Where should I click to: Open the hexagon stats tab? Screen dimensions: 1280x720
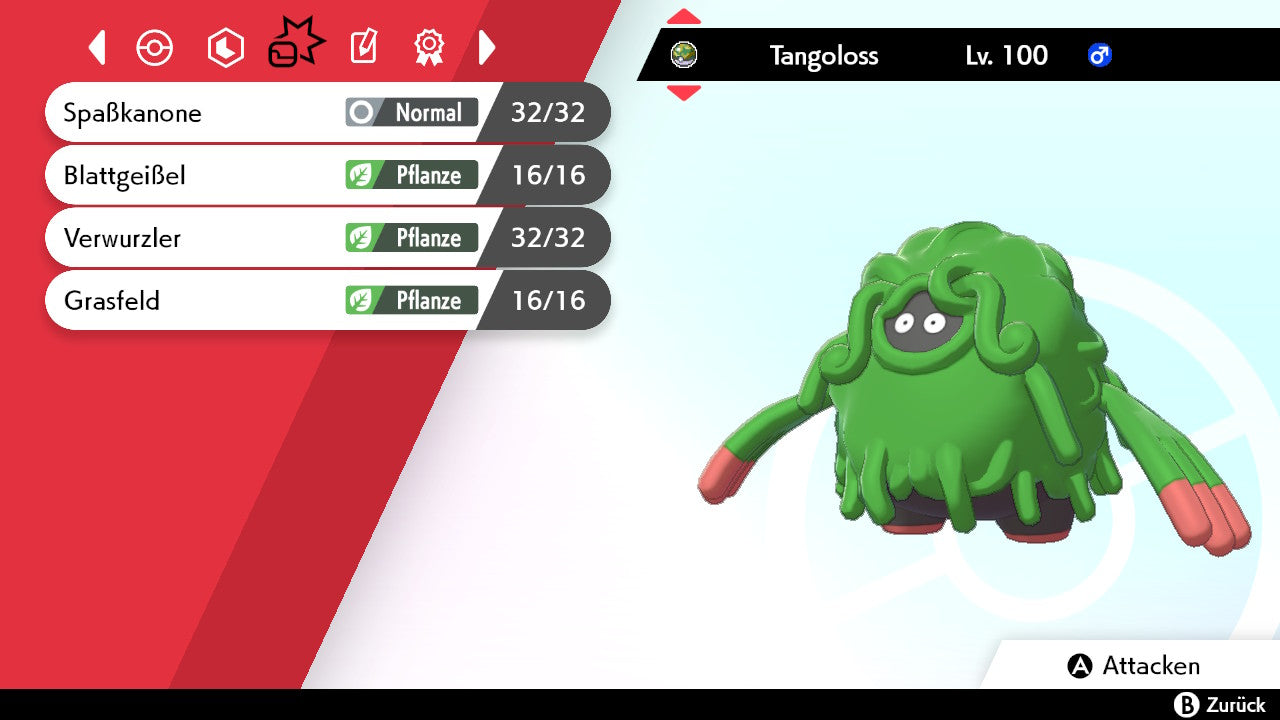[225, 47]
